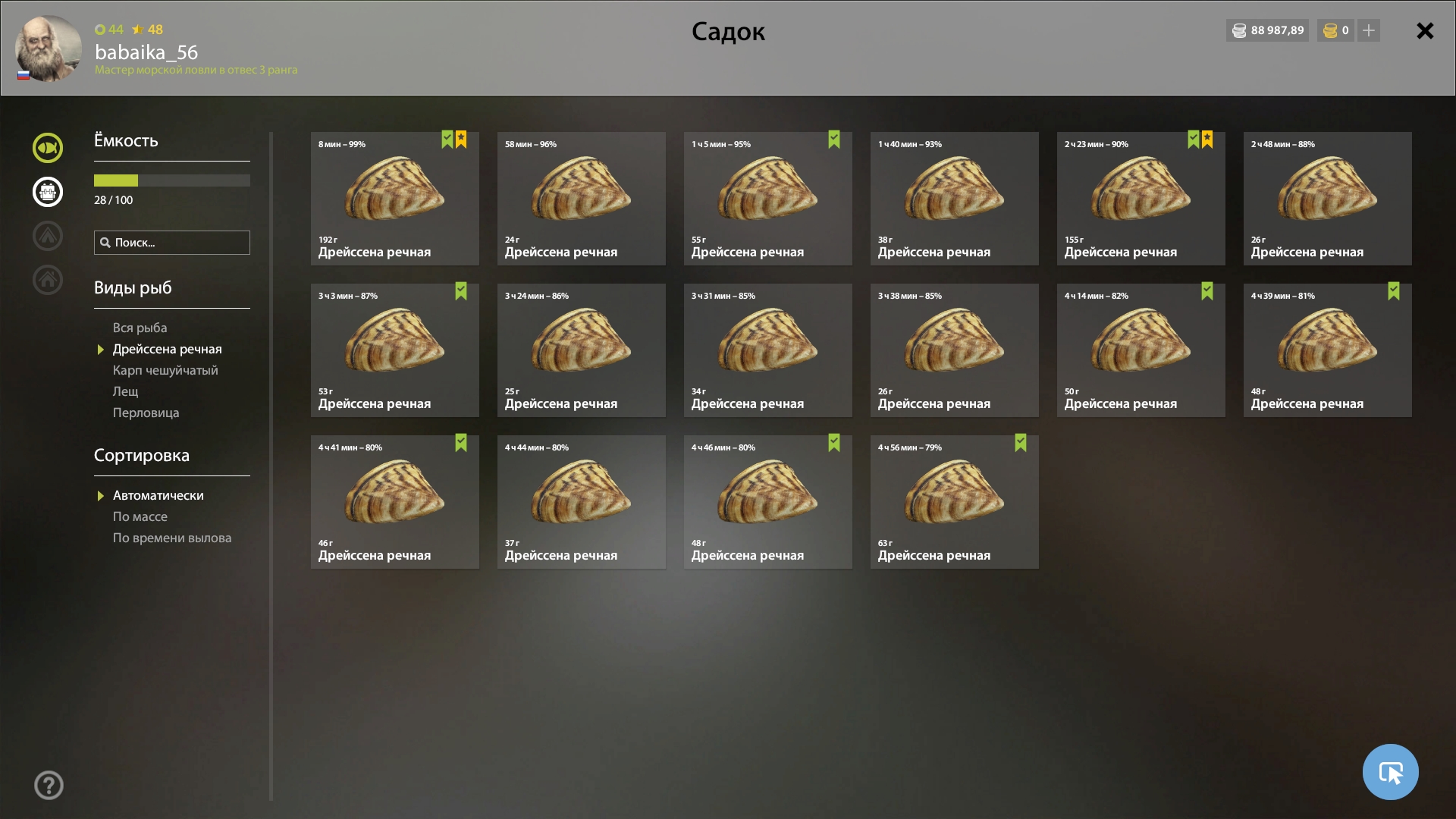Open the fish keepnet tab icon
1456x819 pixels.
click(48, 148)
